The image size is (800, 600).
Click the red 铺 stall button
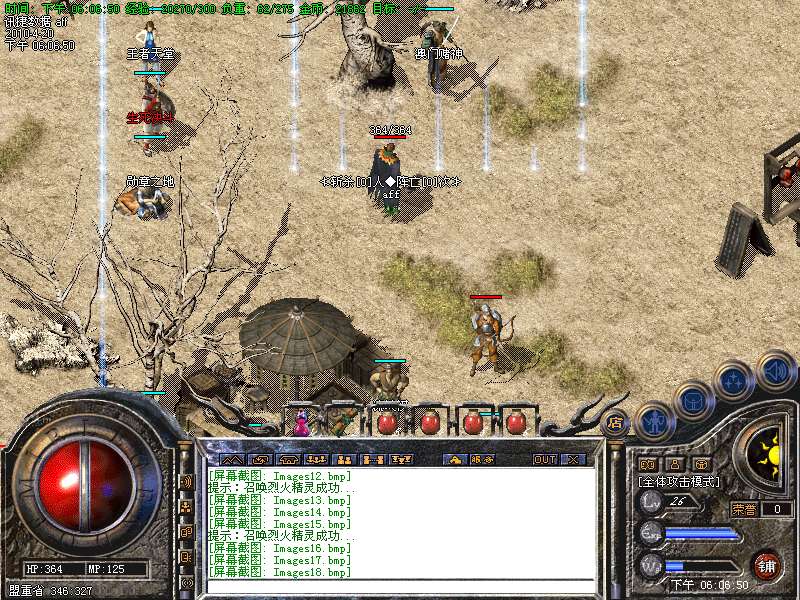tap(767, 564)
